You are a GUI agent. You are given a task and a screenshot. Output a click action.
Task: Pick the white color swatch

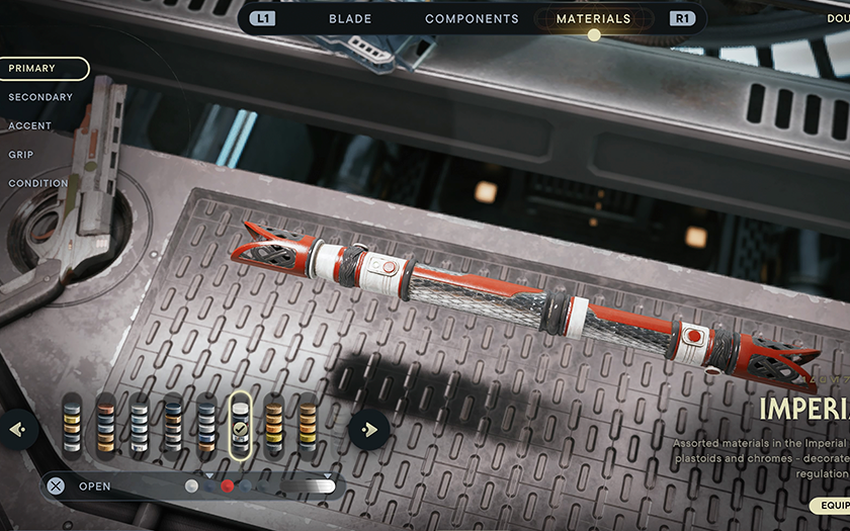pyautogui.click(x=191, y=486)
